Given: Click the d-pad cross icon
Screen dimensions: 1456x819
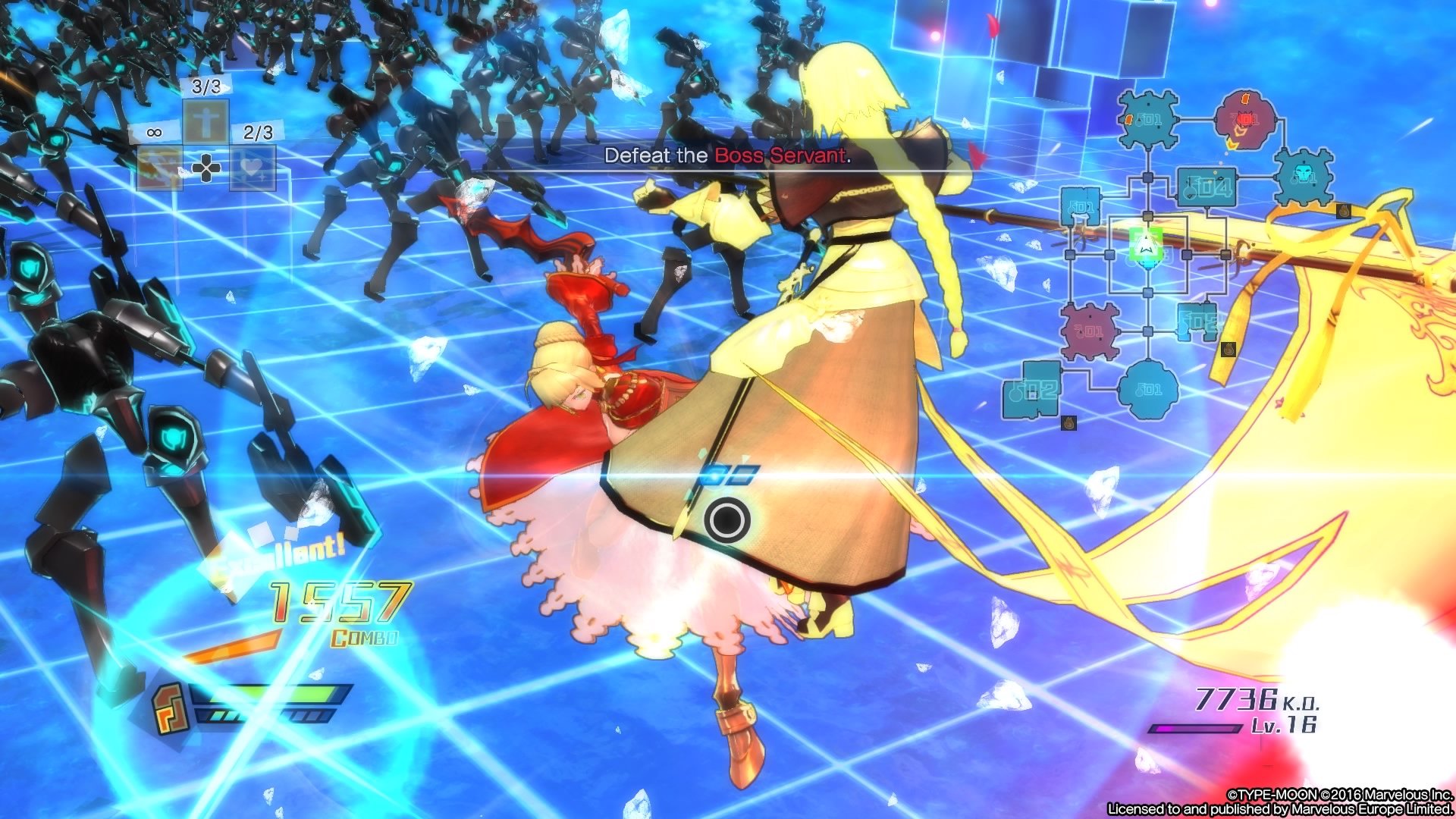Looking at the screenshot, I should [206, 168].
